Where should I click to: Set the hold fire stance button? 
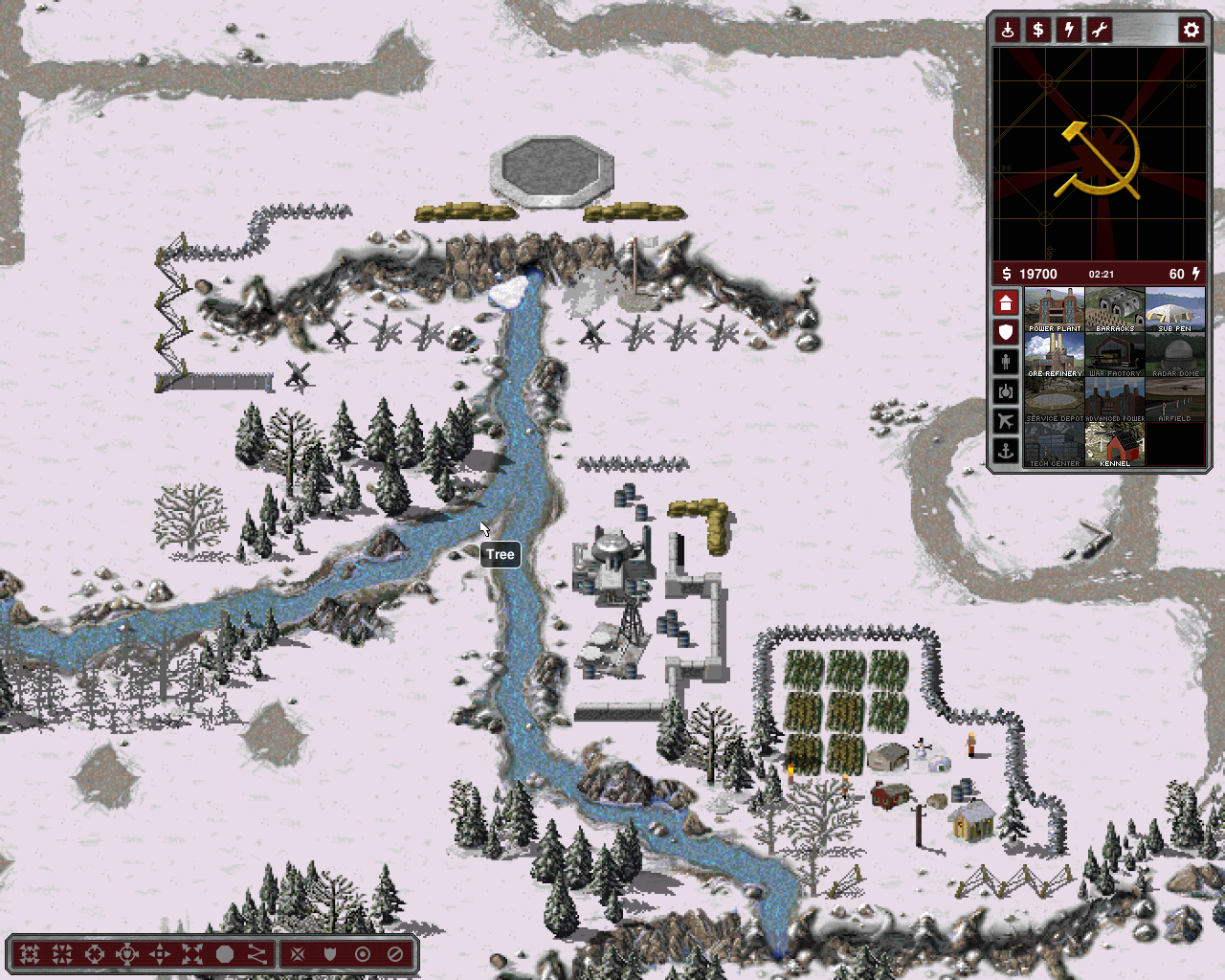click(x=395, y=954)
